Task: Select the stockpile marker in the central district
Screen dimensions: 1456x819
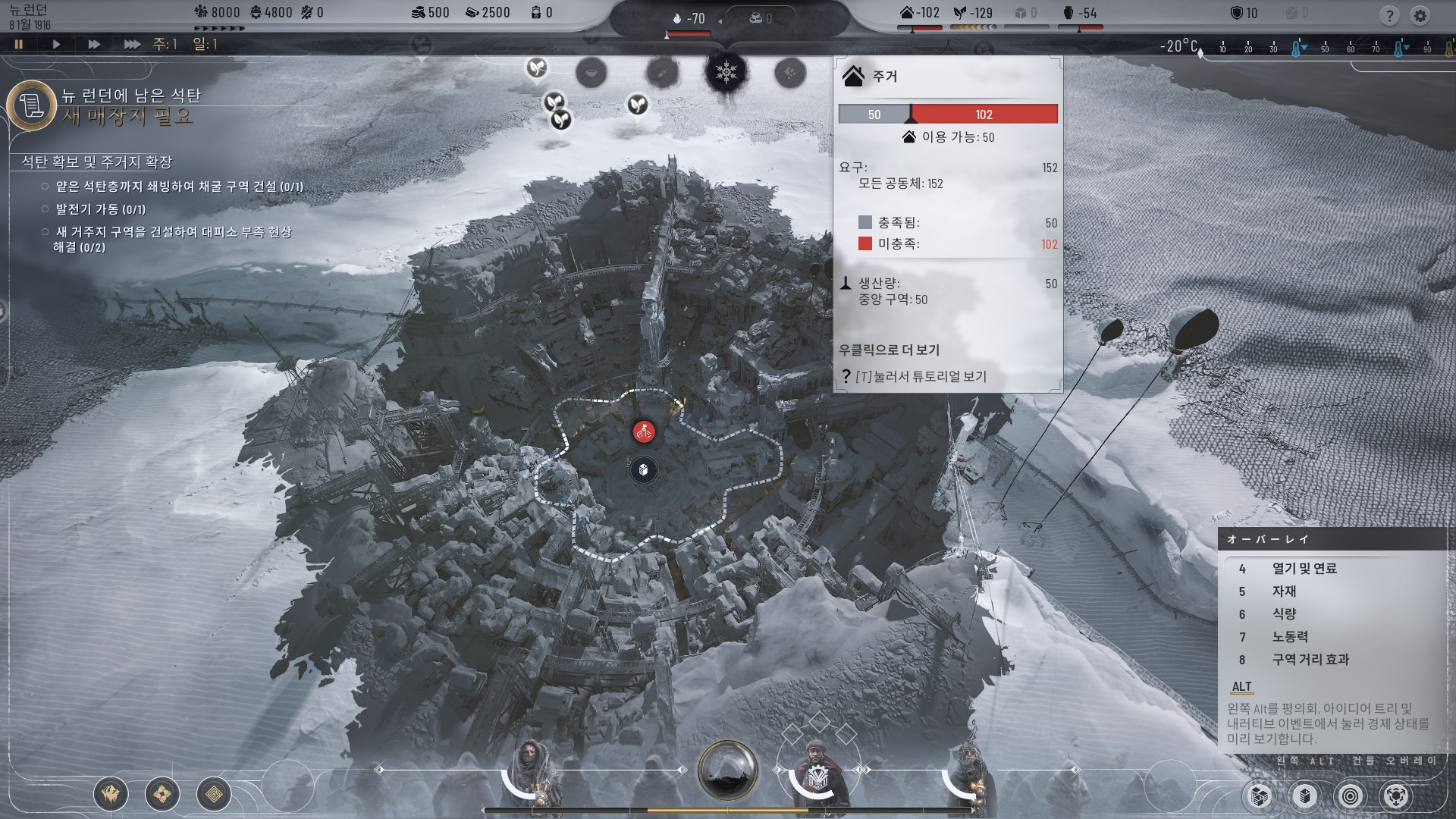Action: pyautogui.click(x=643, y=470)
